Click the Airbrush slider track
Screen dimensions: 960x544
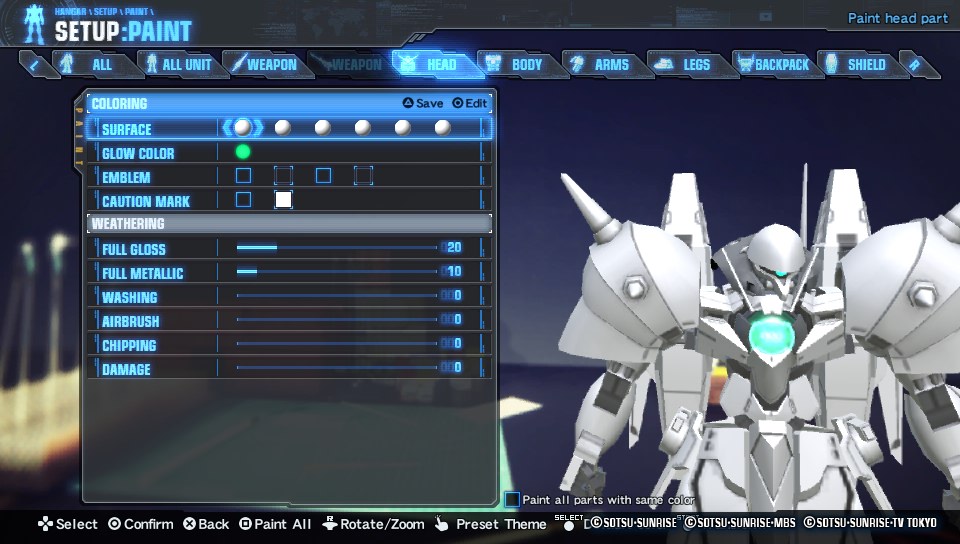pyautogui.click(x=336, y=320)
